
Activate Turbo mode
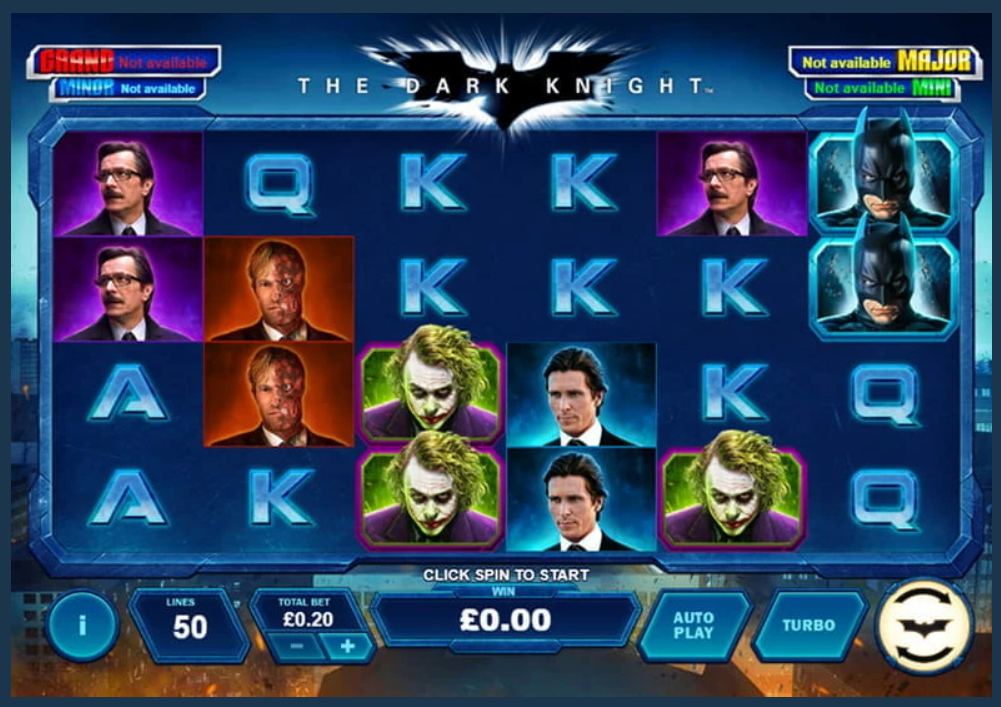(808, 625)
